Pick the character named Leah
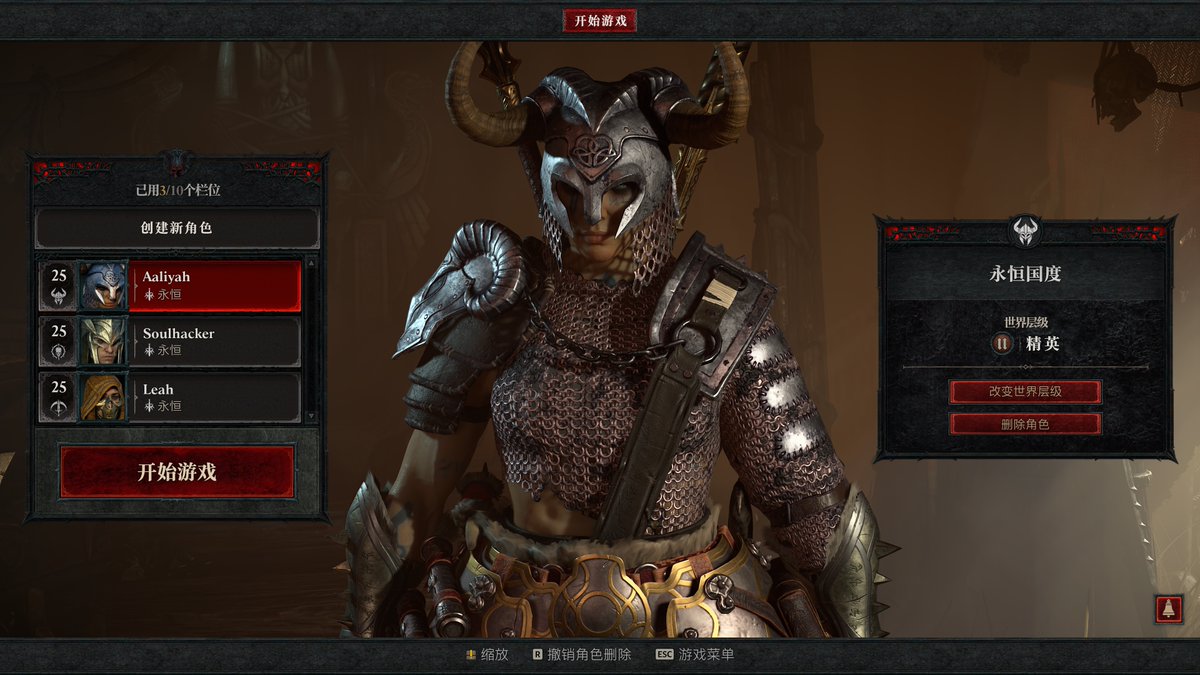1200x675 pixels. point(215,397)
